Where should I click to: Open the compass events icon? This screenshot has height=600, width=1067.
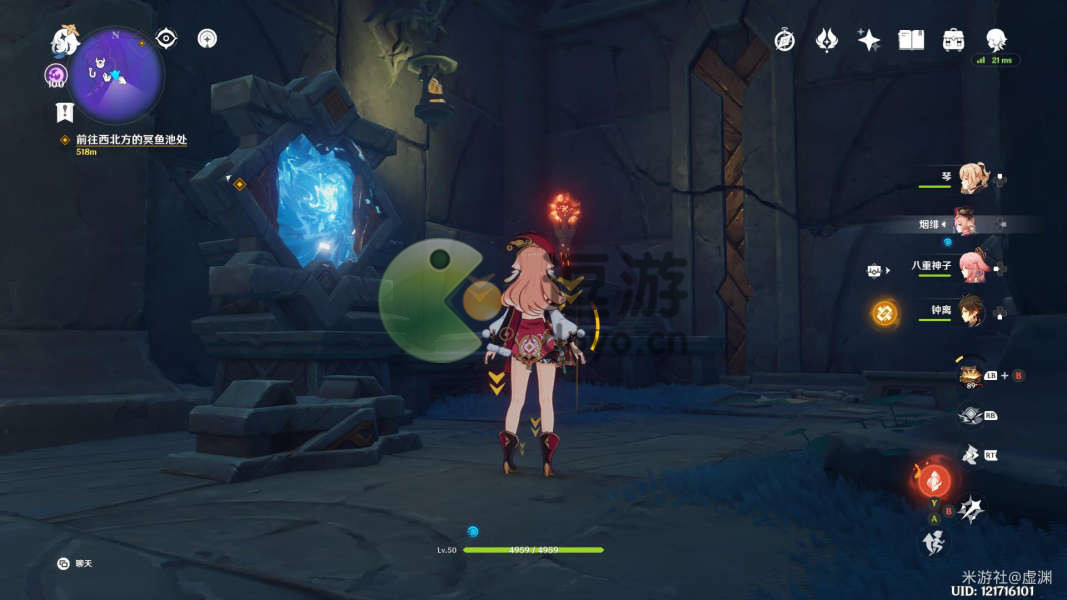(785, 40)
